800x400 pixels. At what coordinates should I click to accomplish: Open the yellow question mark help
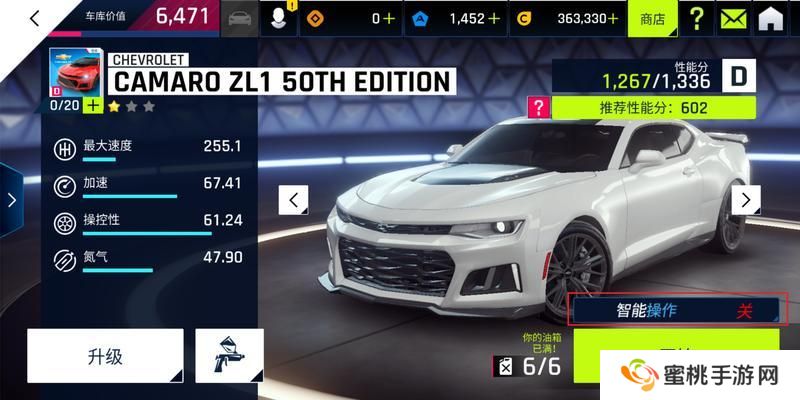(697, 18)
